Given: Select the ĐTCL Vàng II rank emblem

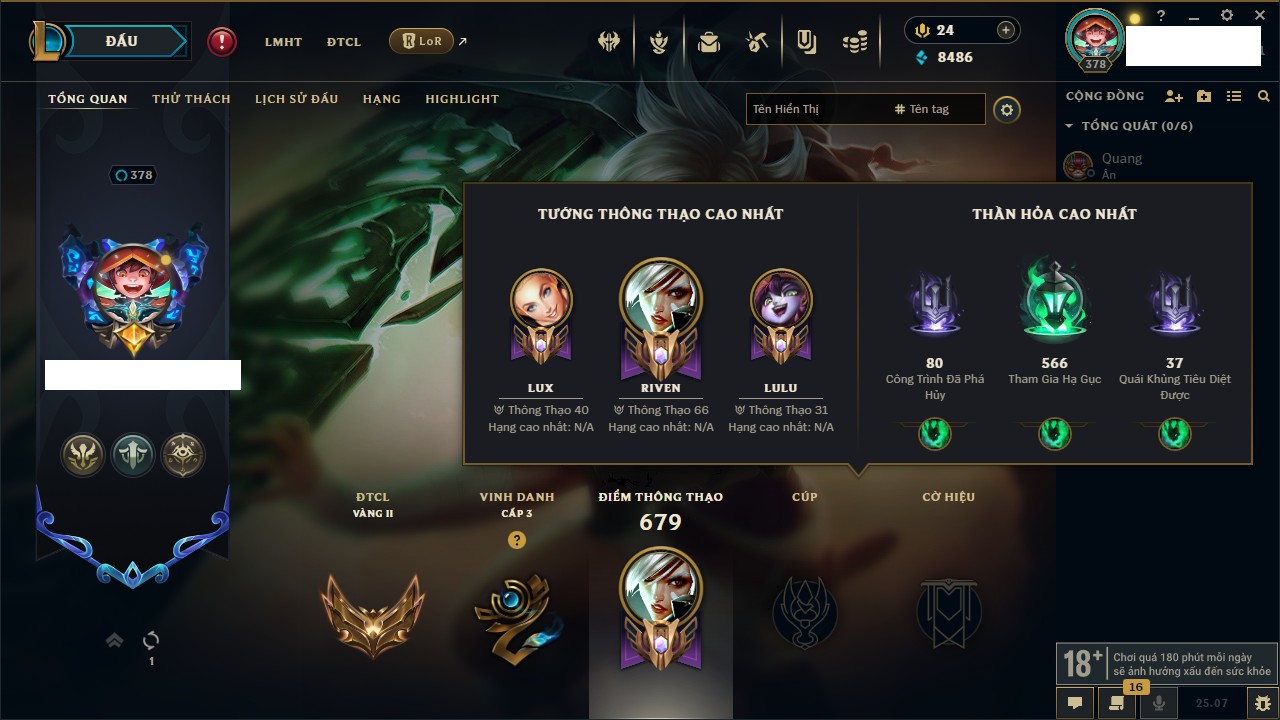Looking at the screenshot, I should pos(372,612).
